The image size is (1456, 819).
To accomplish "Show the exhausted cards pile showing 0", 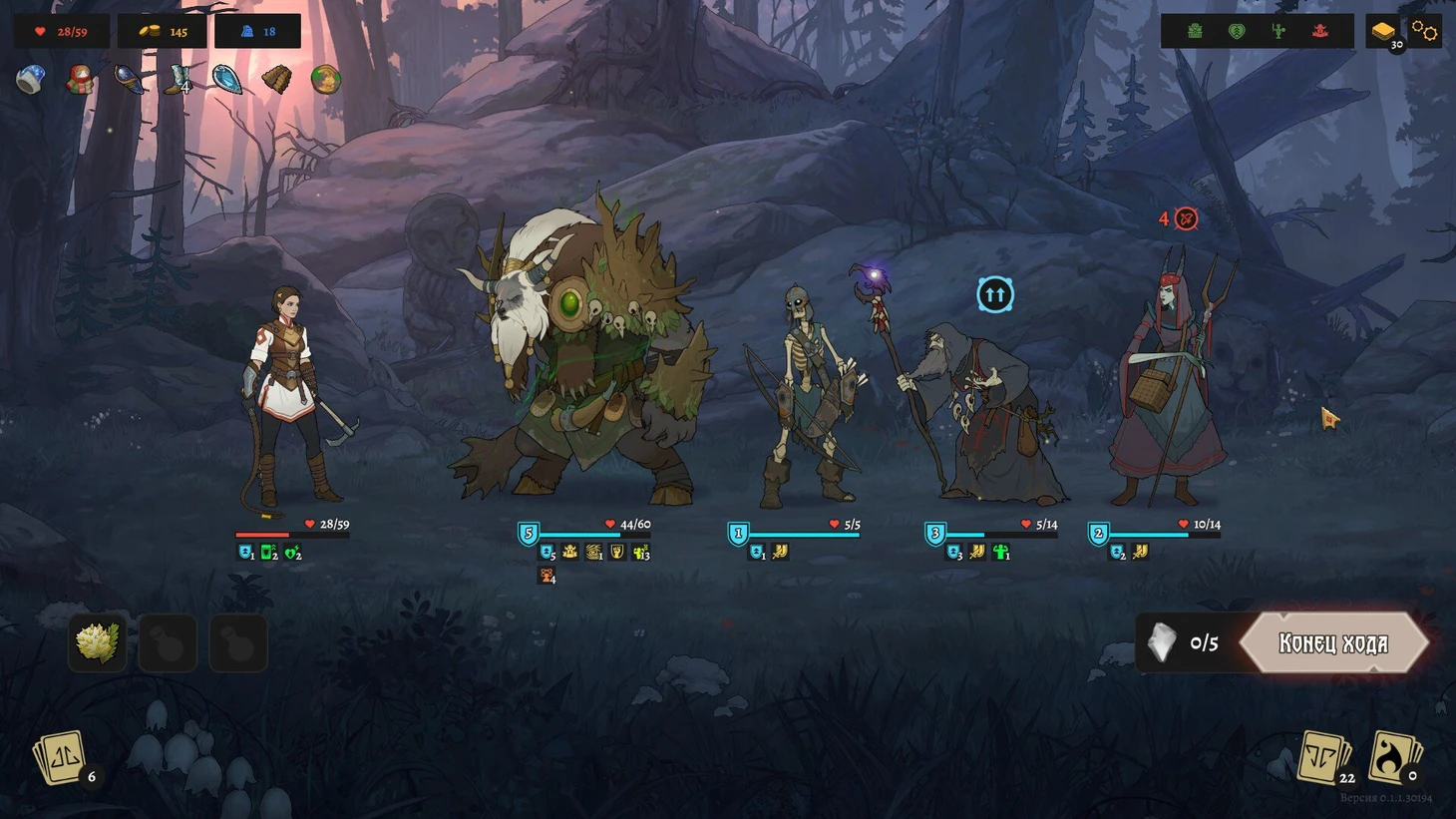I will (1394, 758).
